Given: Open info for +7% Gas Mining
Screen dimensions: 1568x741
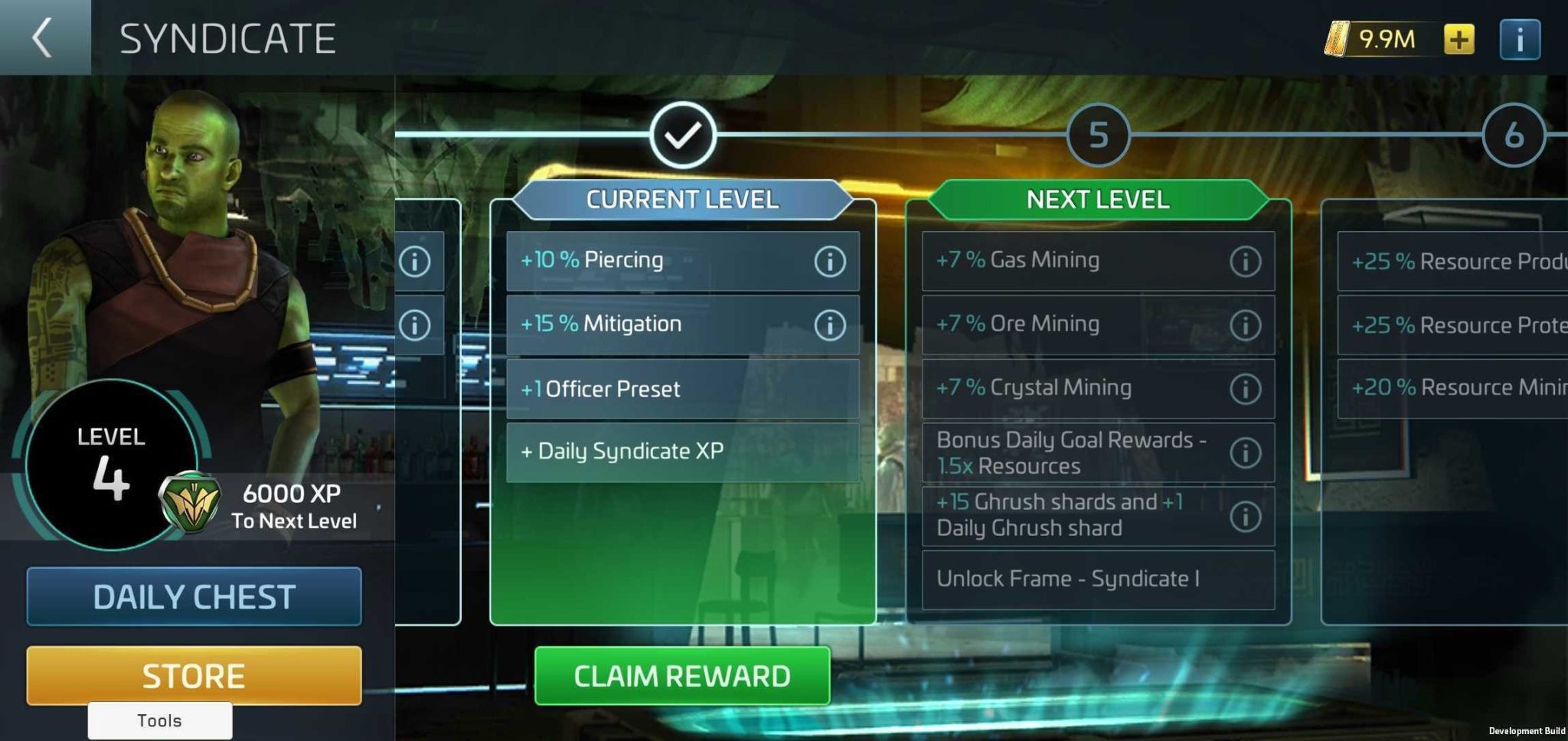Looking at the screenshot, I should pyautogui.click(x=1245, y=260).
